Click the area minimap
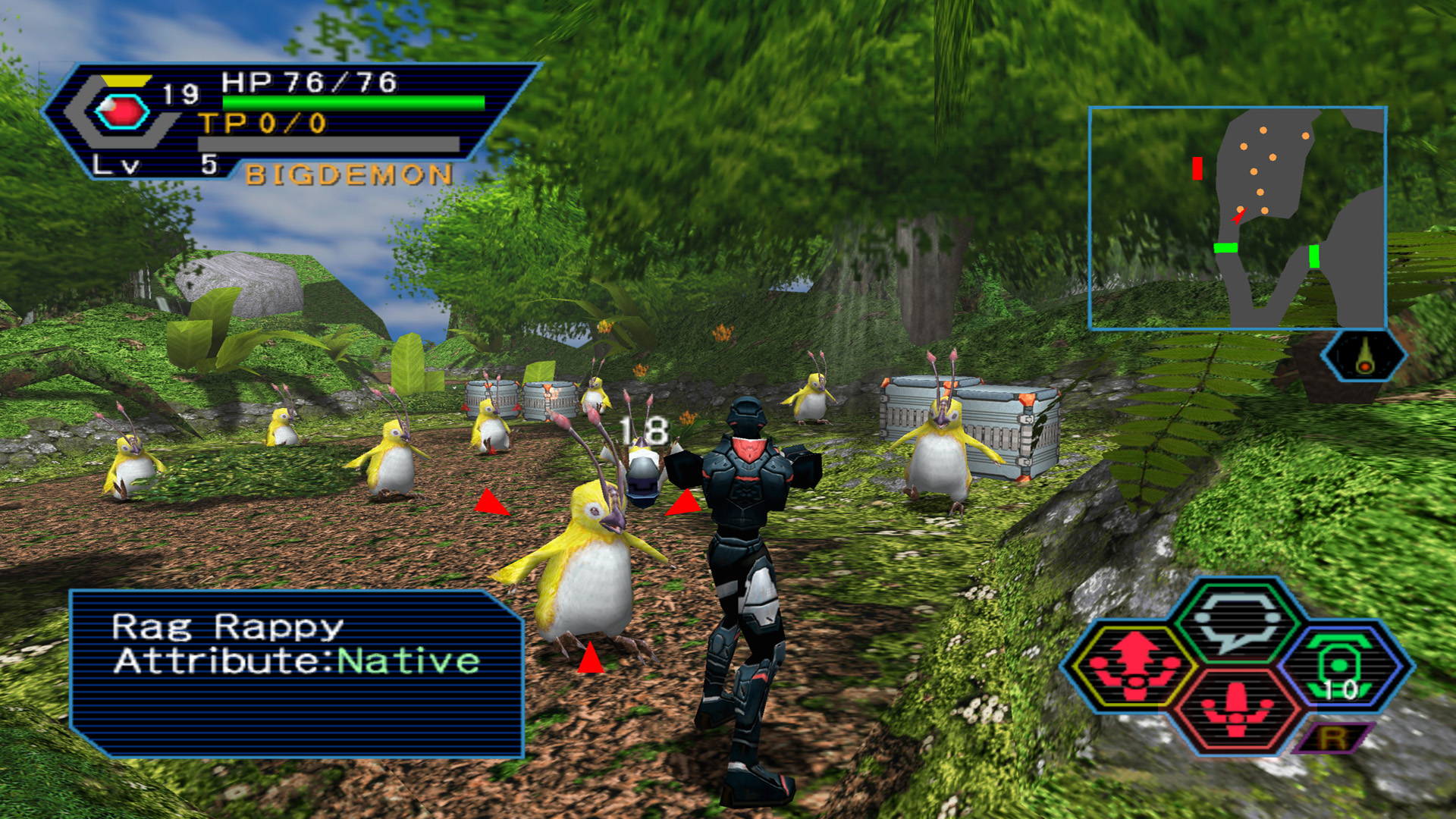 1237,218
